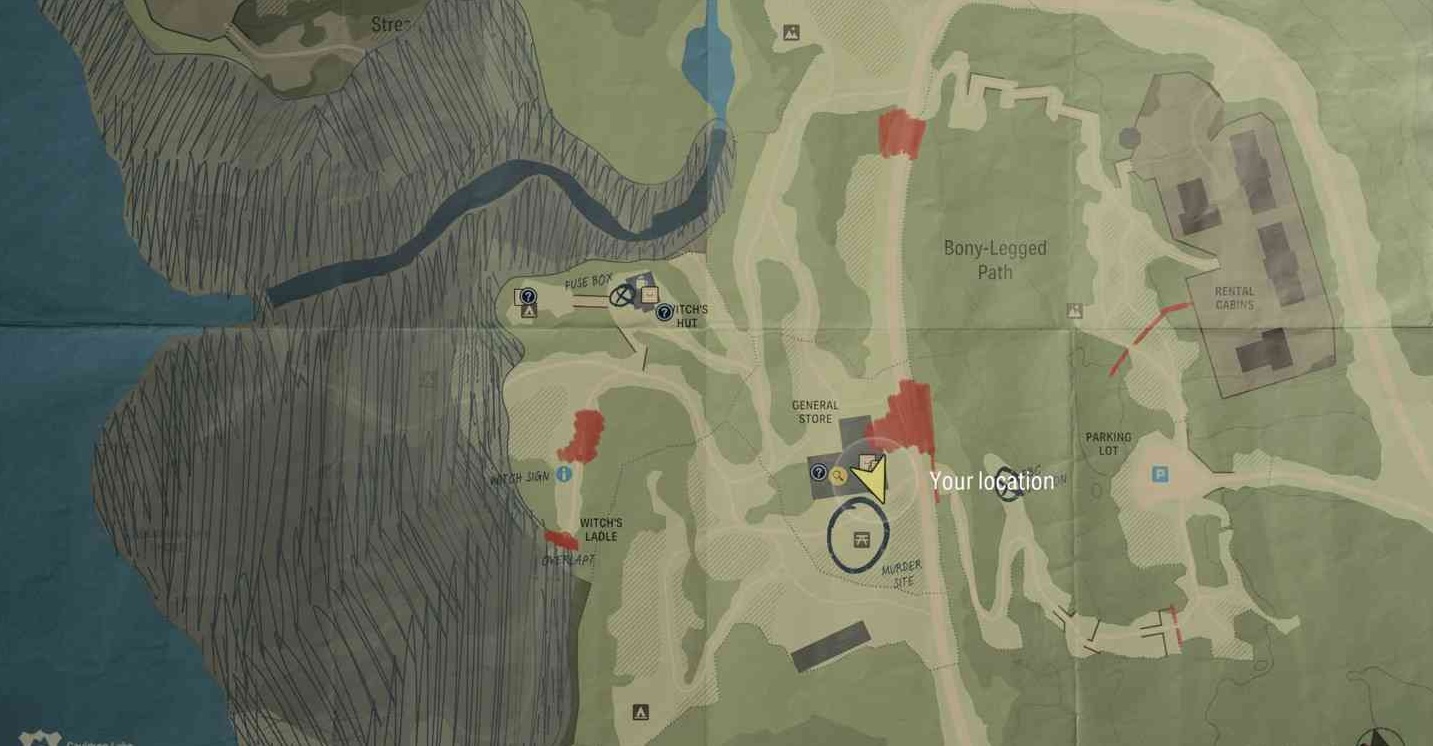This screenshot has height=746, width=1433.
Task: Select the landmark icon right of the blue pond
Action: point(791,33)
